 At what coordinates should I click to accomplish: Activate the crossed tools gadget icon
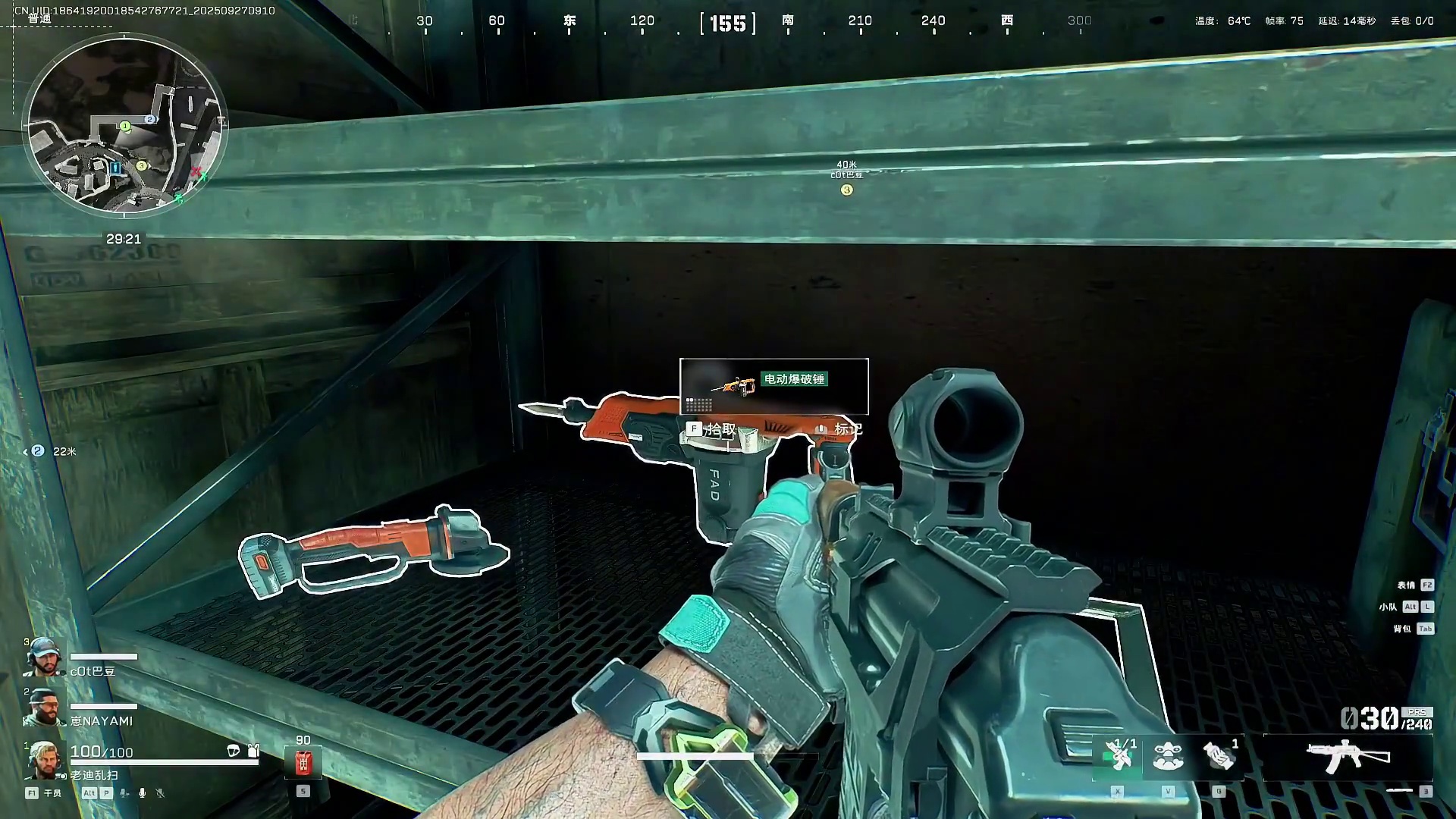click(x=1118, y=756)
